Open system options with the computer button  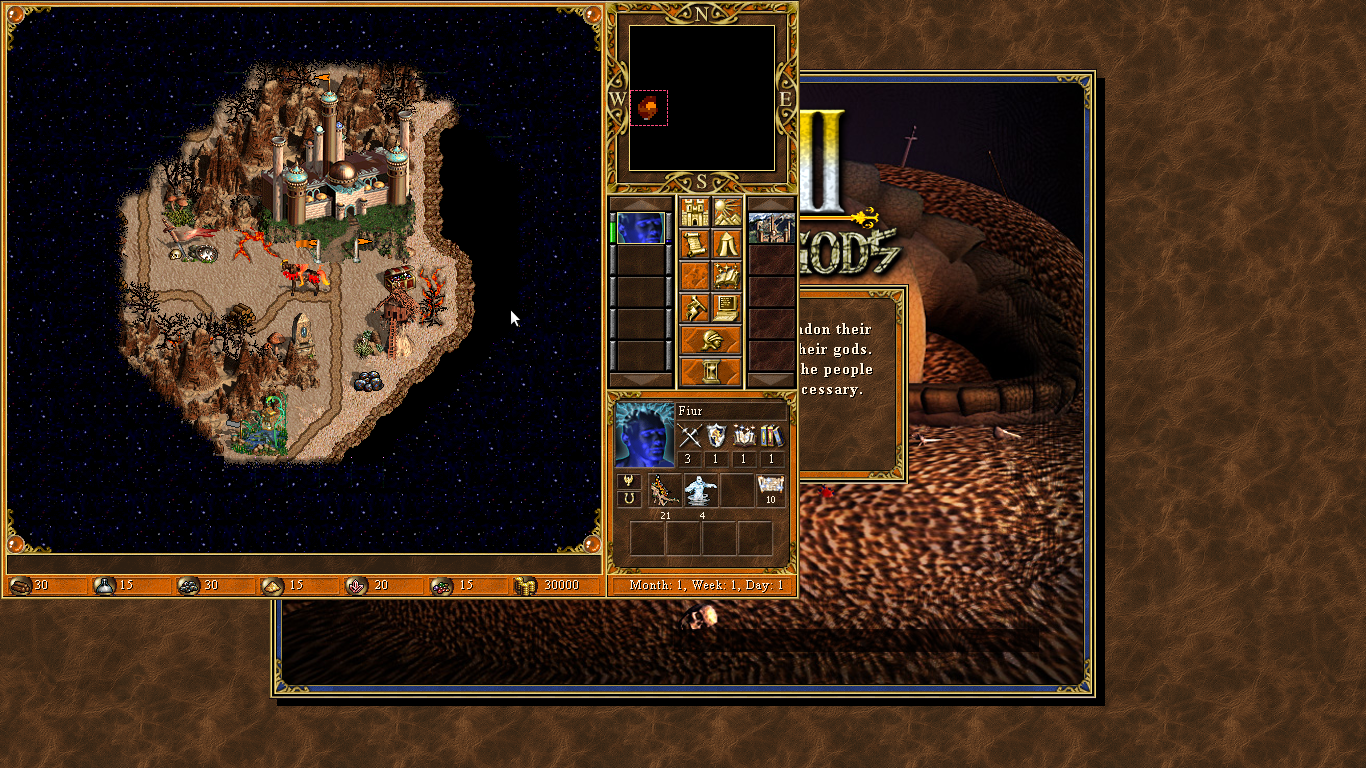click(727, 308)
